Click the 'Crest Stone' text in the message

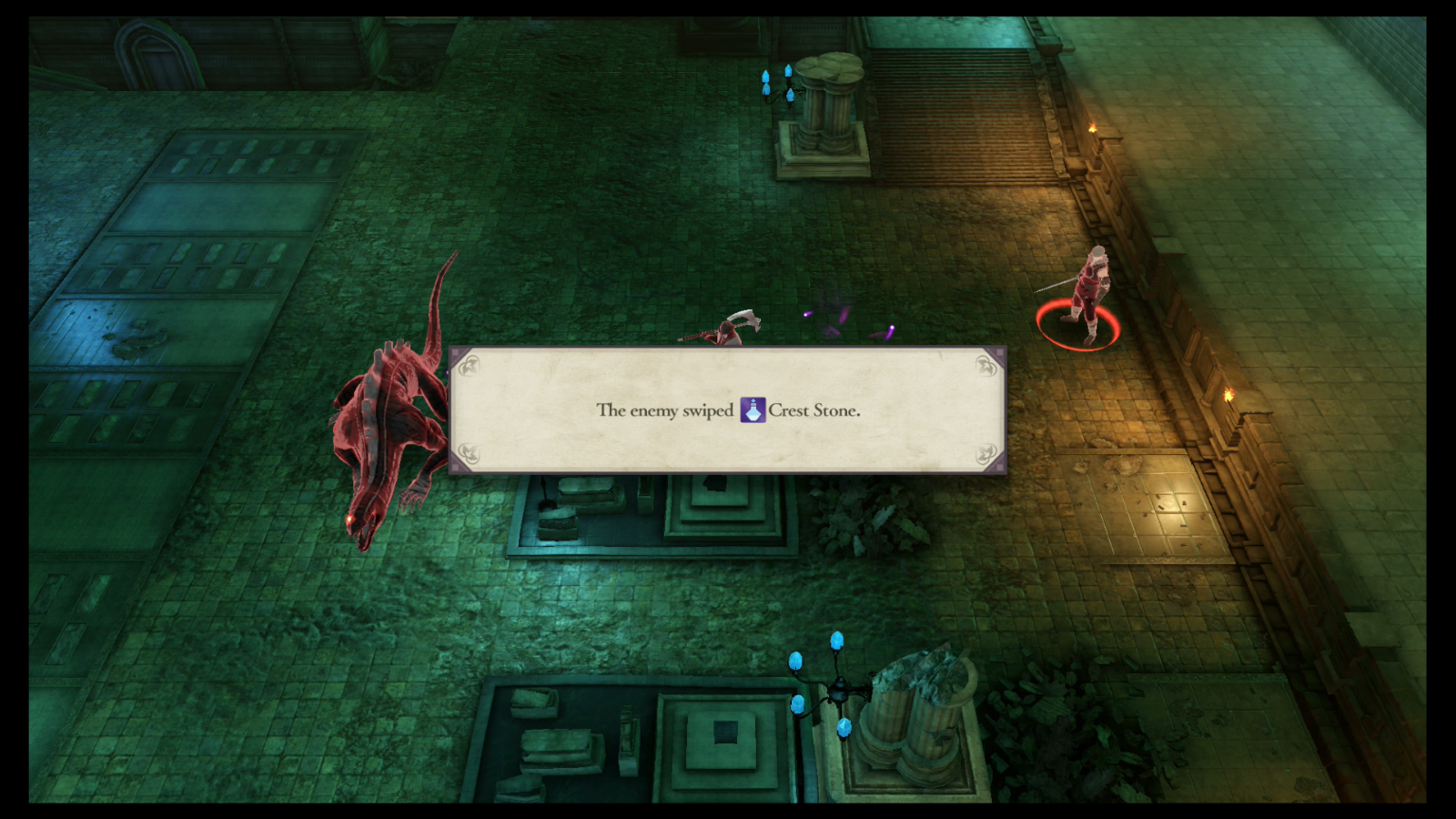pyautogui.click(x=816, y=409)
